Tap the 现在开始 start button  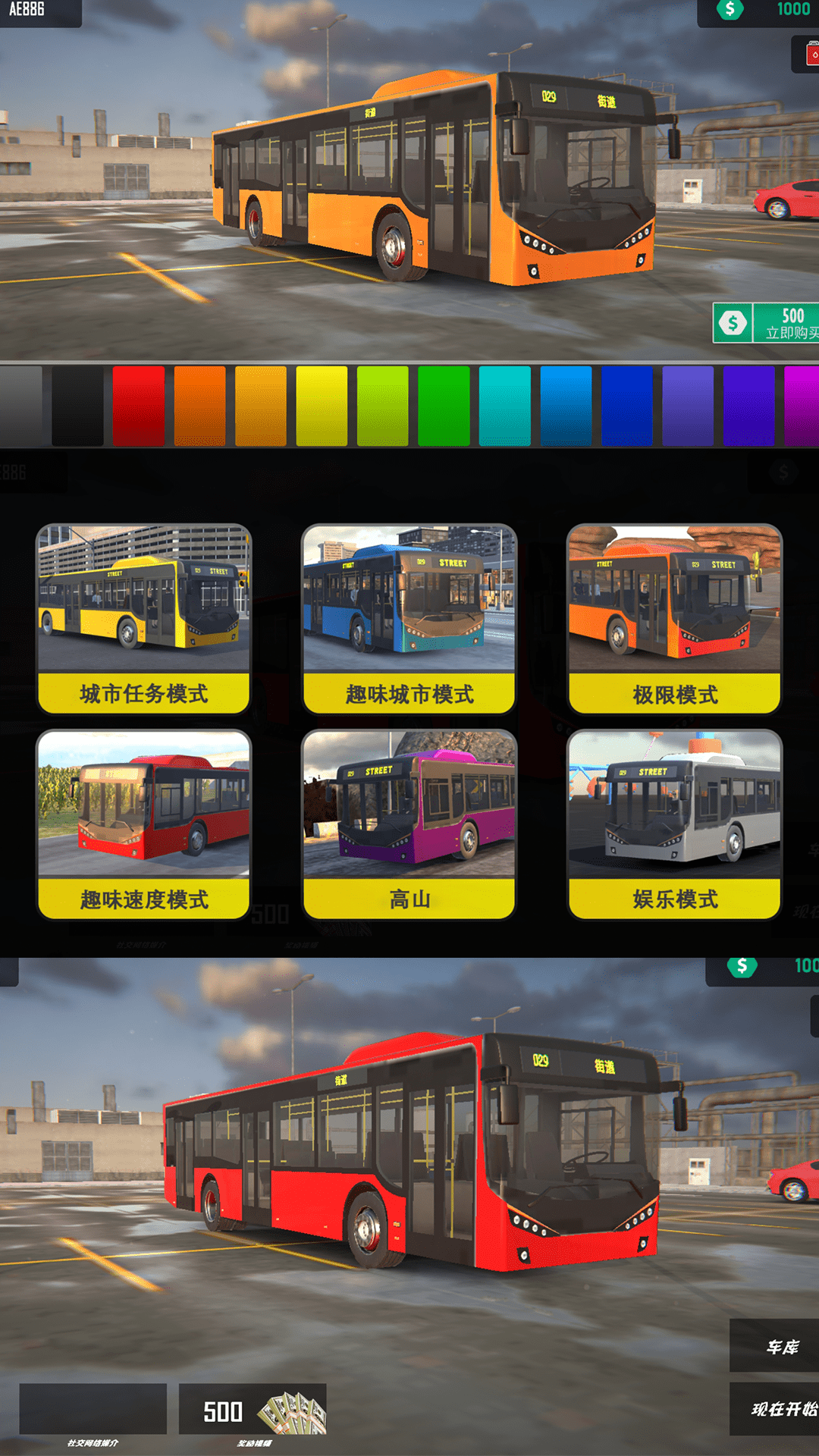click(x=775, y=1409)
